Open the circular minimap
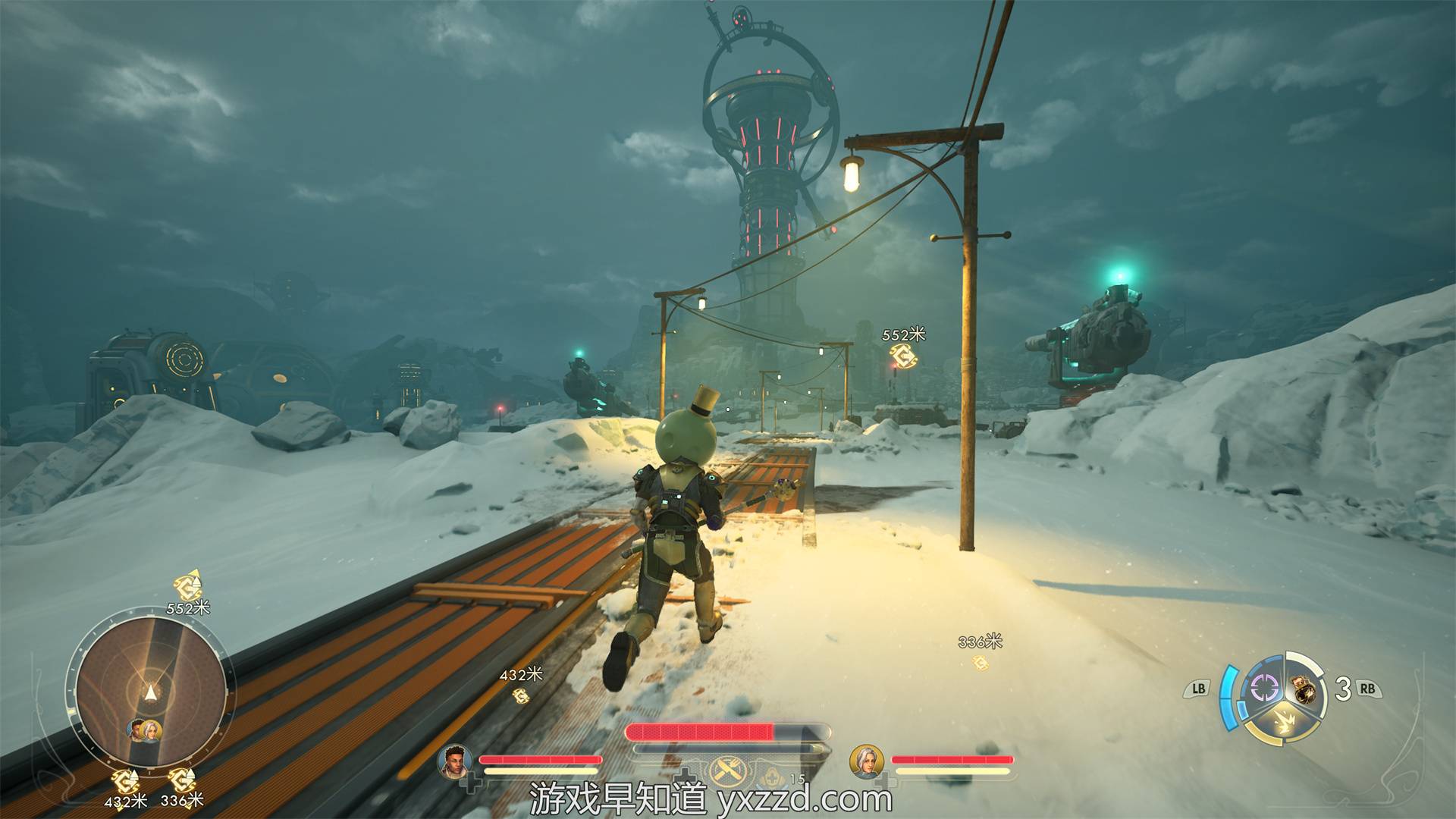Screen dimensions: 1456x819 pos(150,692)
